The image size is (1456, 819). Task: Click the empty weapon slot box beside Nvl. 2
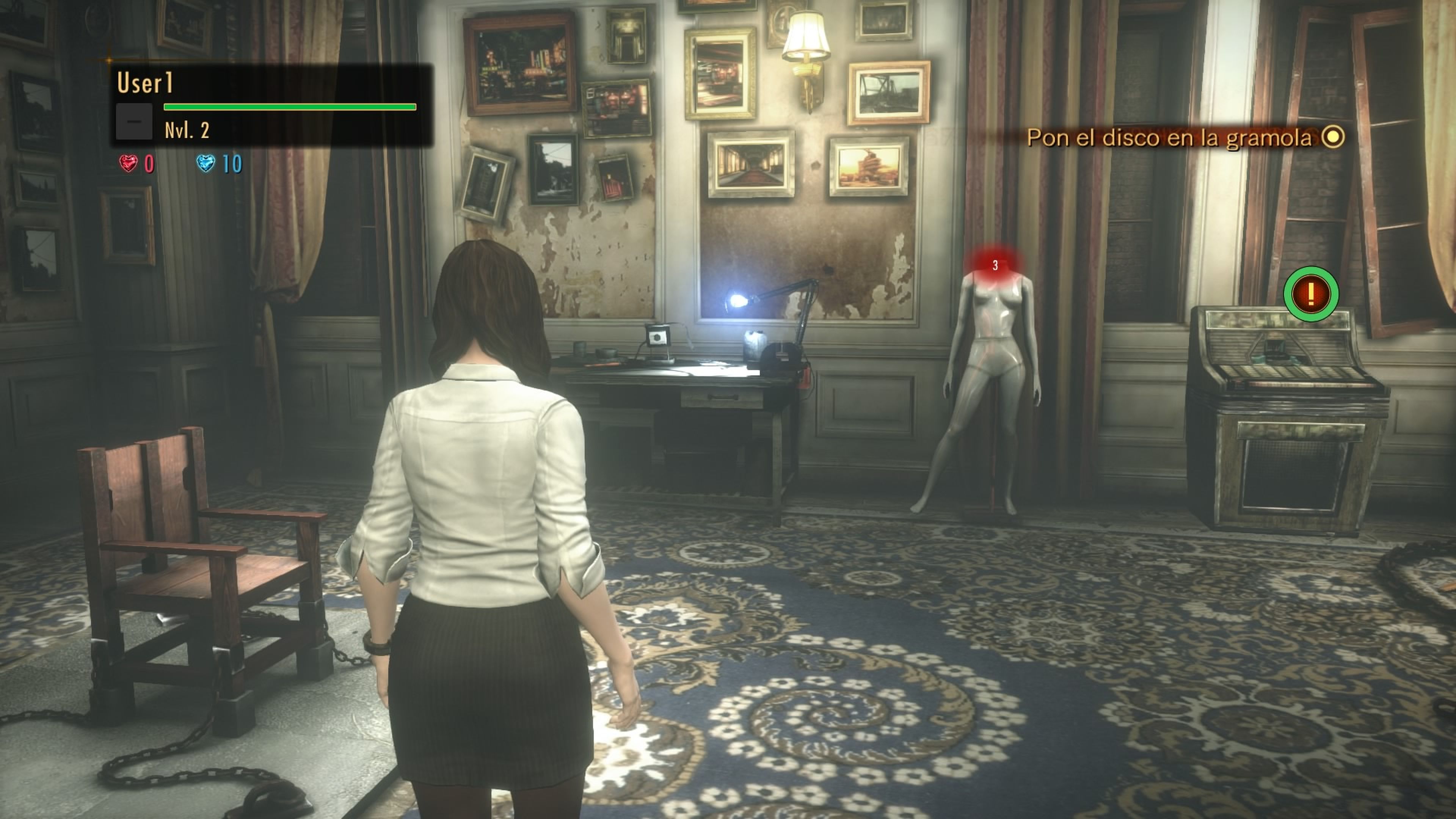134,122
